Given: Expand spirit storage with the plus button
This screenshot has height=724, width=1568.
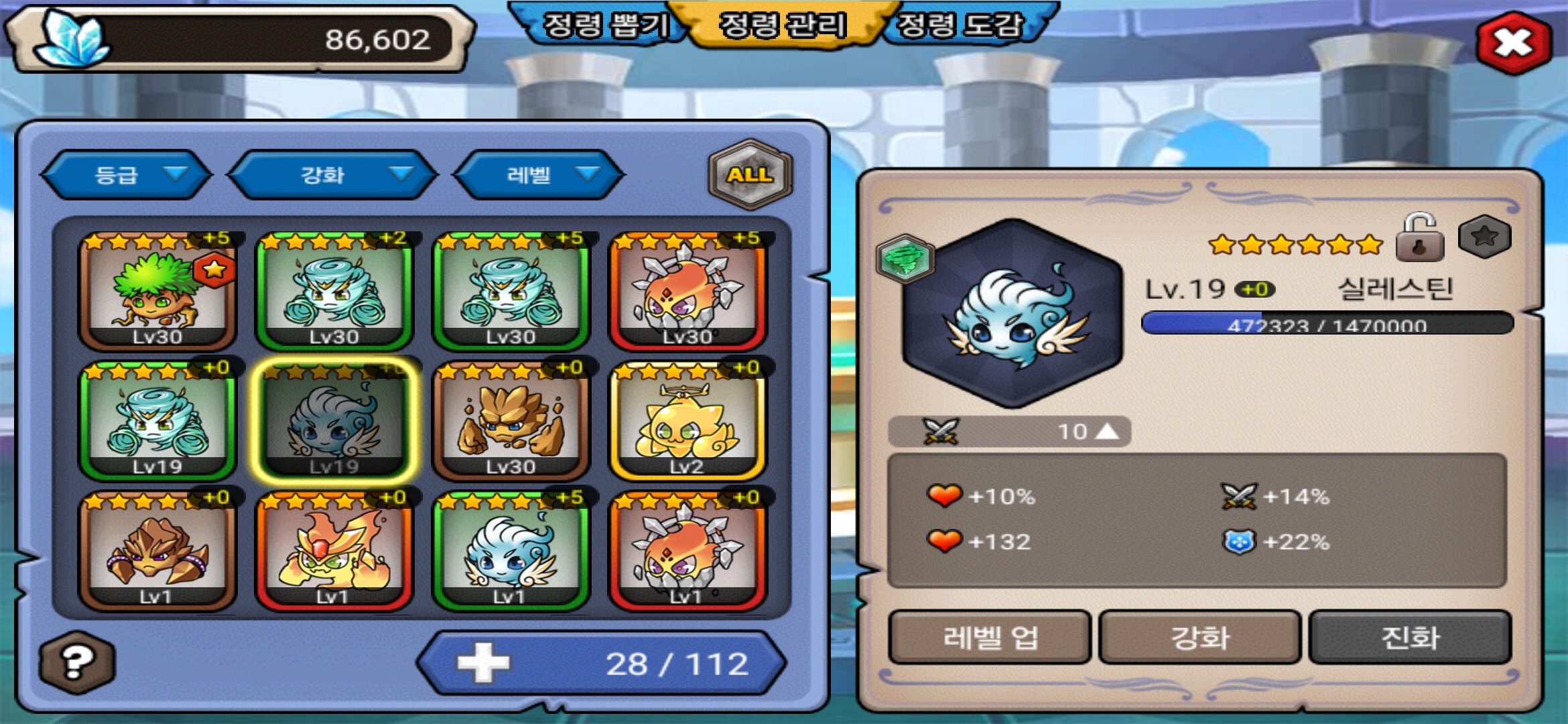Looking at the screenshot, I should (483, 664).
